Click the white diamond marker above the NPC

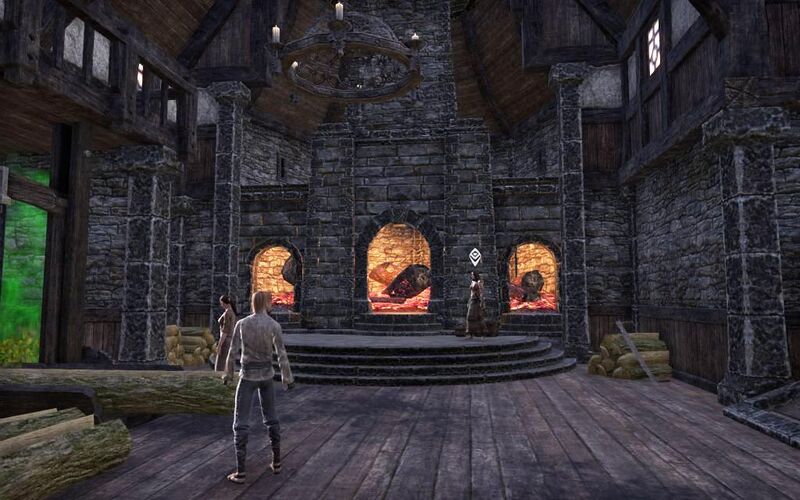[x=475, y=256]
